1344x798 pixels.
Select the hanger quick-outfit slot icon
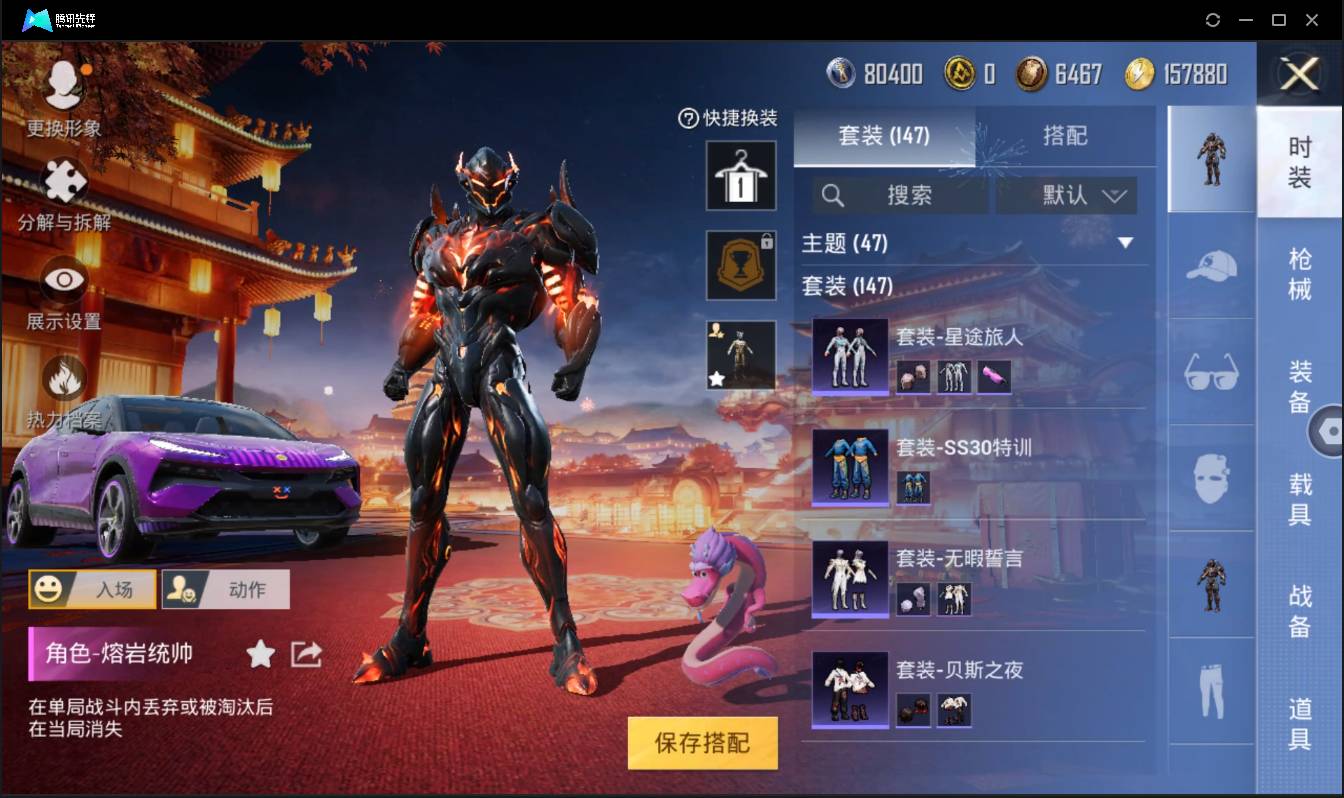pyautogui.click(x=740, y=177)
